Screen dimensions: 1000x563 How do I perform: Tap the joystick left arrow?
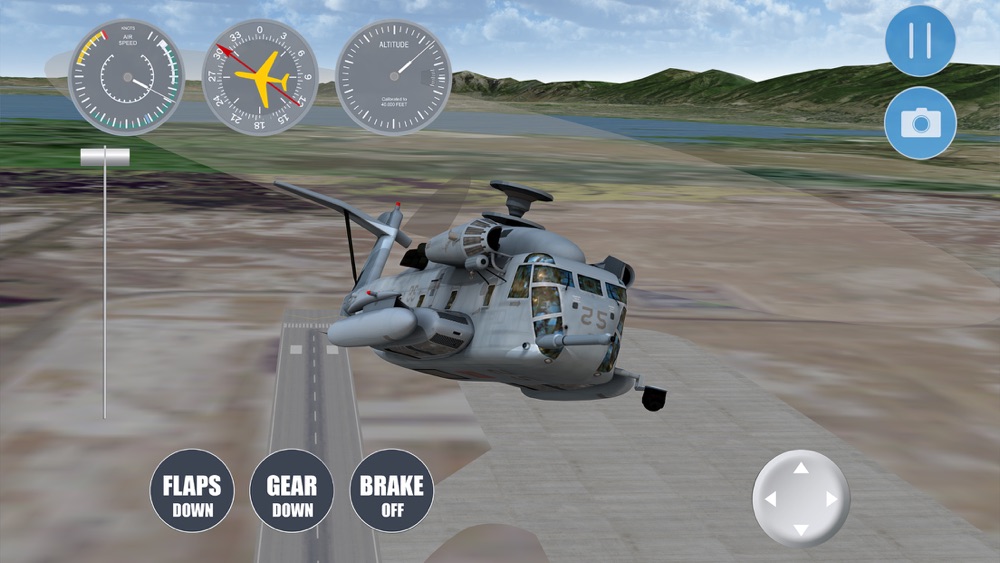(770, 499)
